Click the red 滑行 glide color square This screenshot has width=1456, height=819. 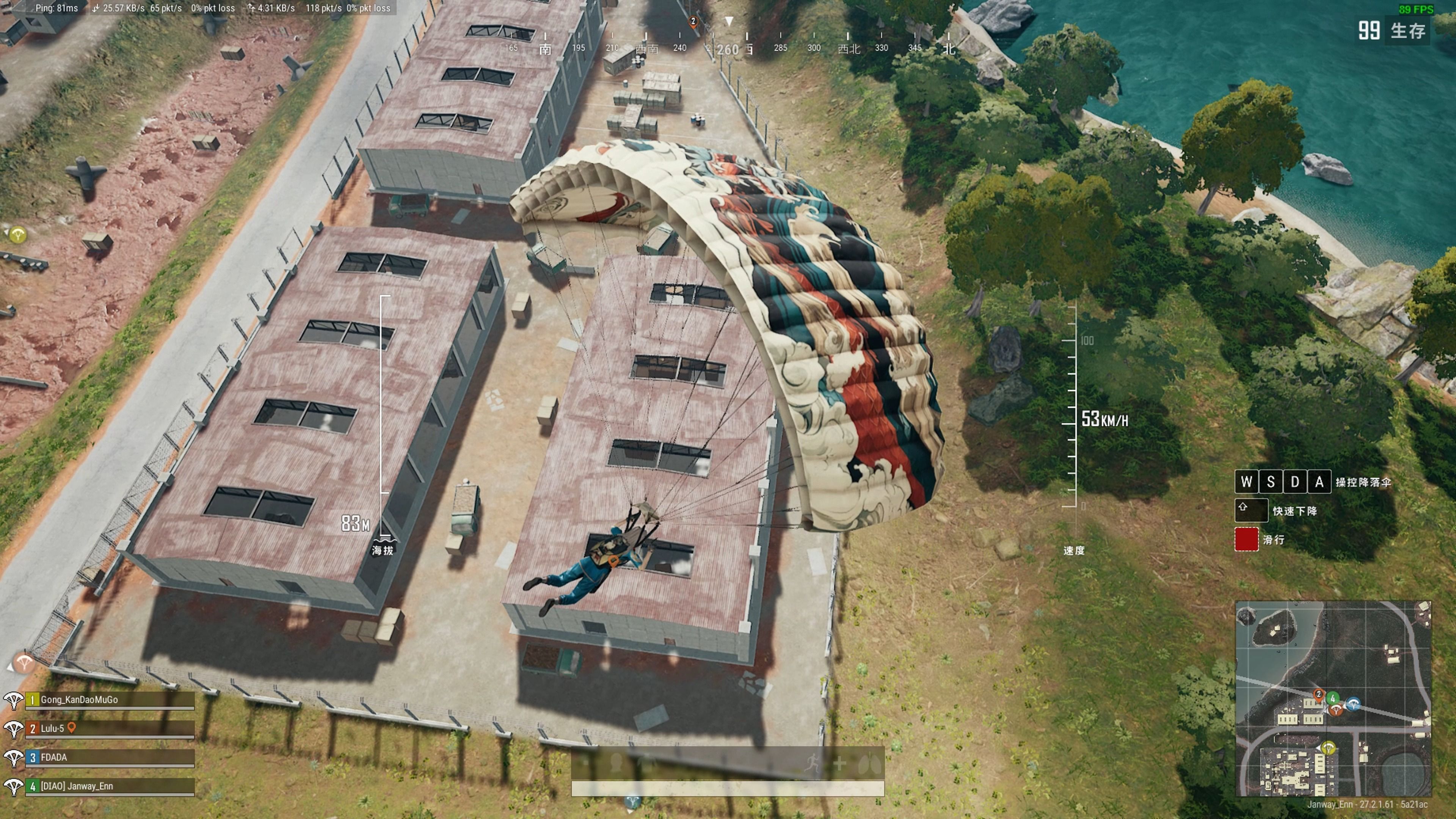[1247, 540]
